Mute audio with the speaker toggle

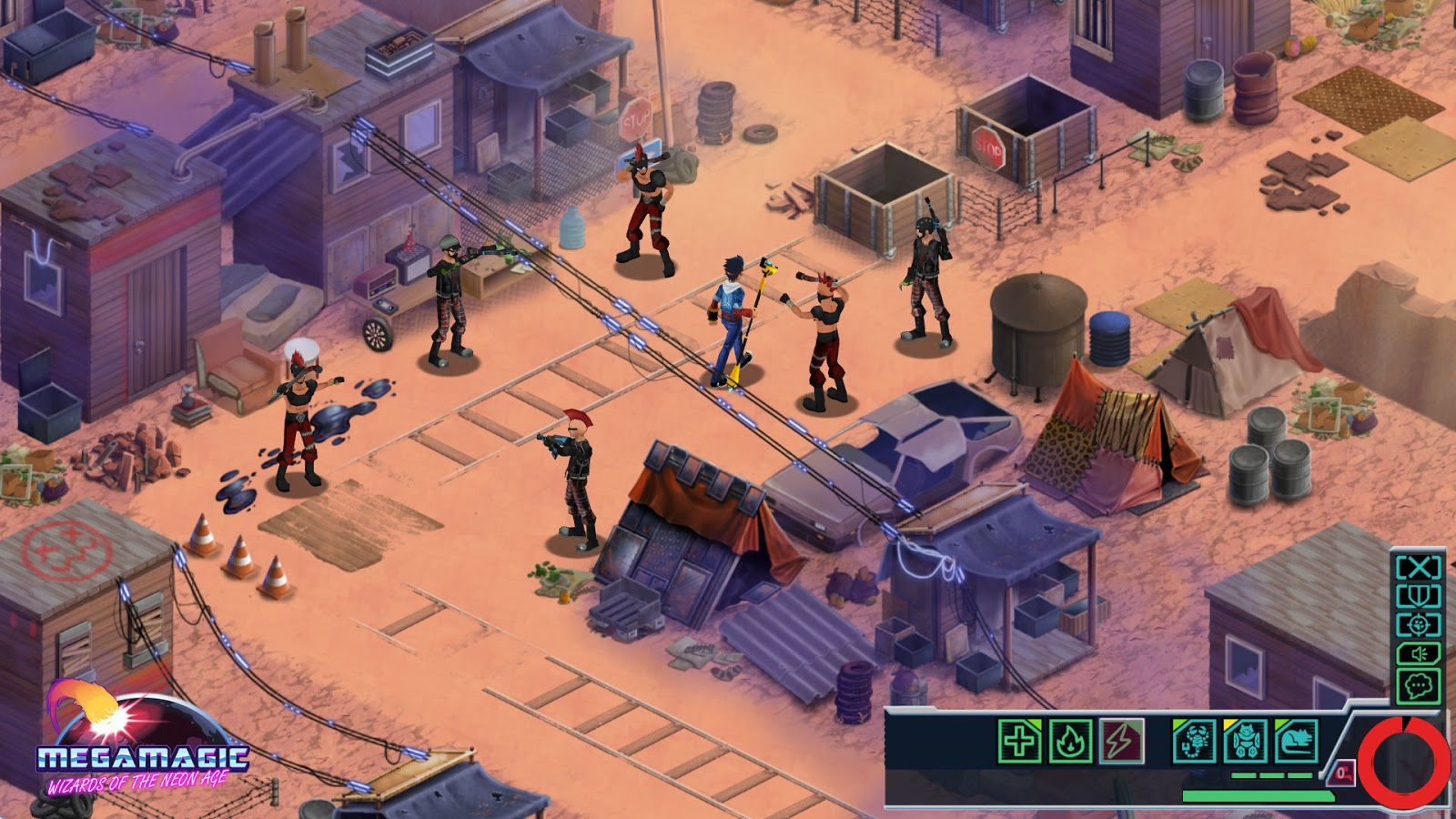pyautogui.click(x=1419, y=653)
